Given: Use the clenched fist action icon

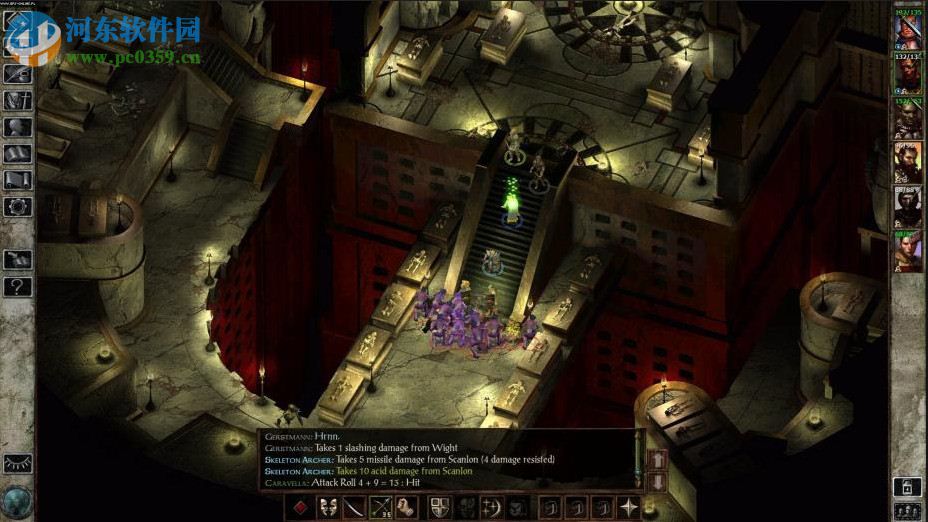Looking at the screenshot, I should (x=406, y=507).
